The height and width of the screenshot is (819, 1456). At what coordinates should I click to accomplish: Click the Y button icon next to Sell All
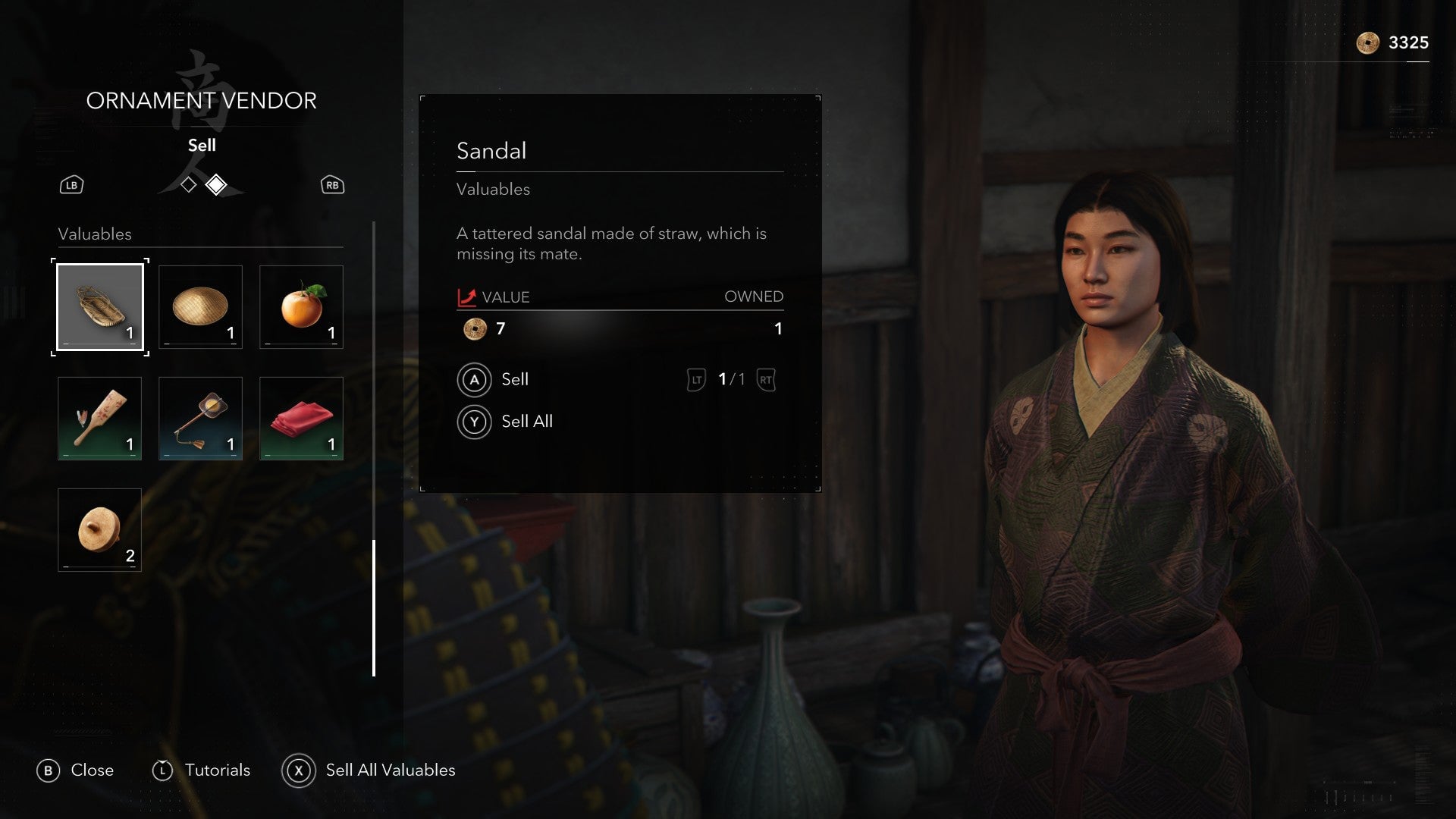(475, 422)
